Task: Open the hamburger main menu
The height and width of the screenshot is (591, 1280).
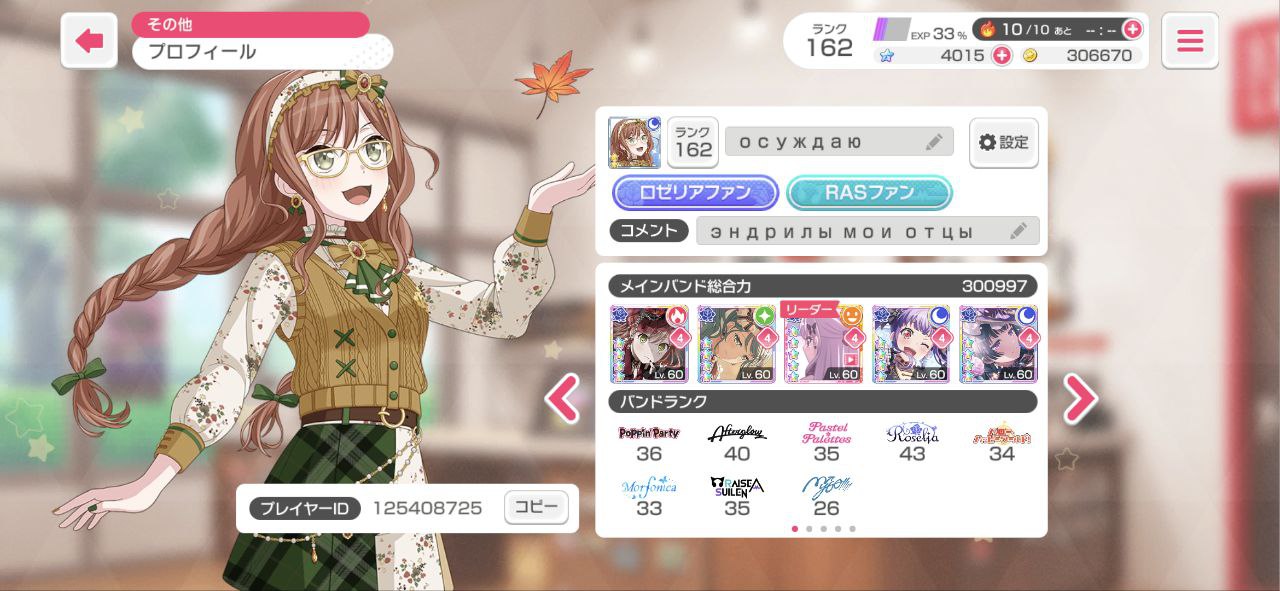Action: tap(1189, 41)
